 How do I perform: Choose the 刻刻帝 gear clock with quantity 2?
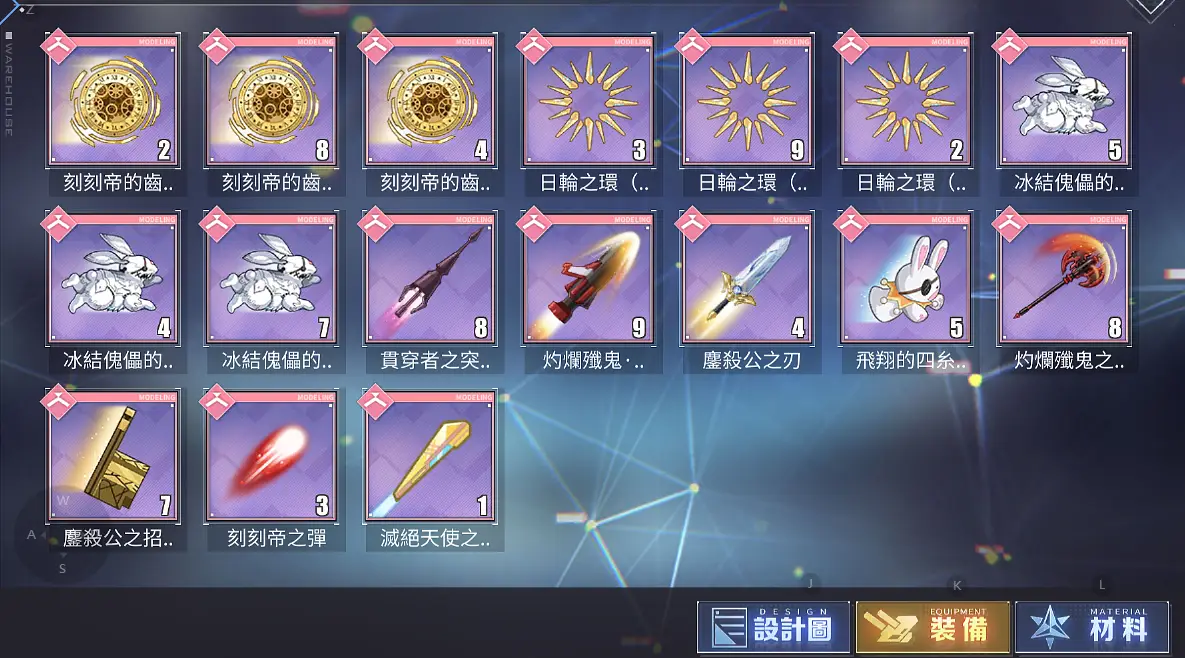112,105
